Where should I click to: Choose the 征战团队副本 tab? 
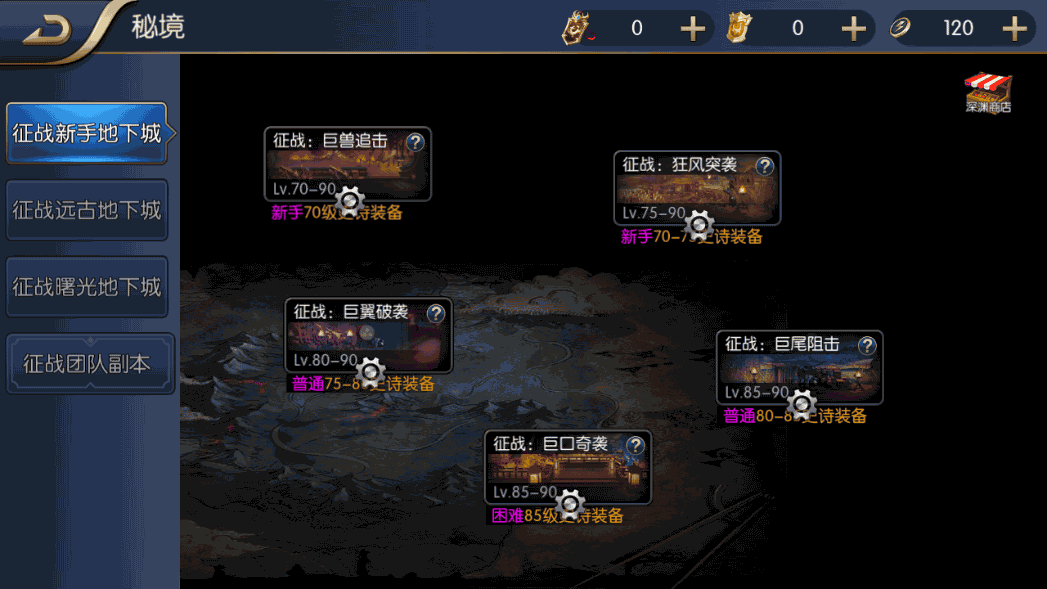90,364
